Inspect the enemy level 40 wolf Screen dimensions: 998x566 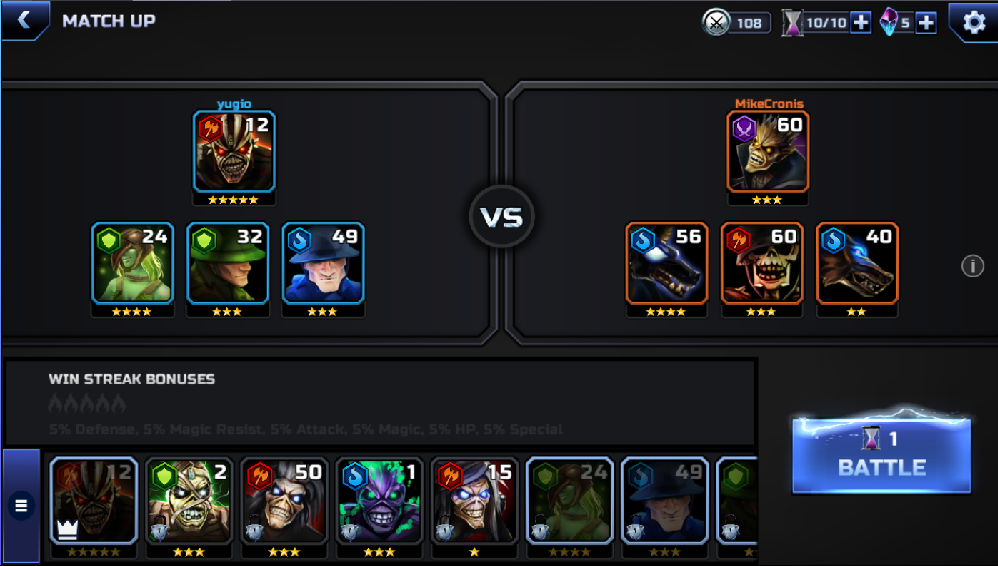point(857,263)
